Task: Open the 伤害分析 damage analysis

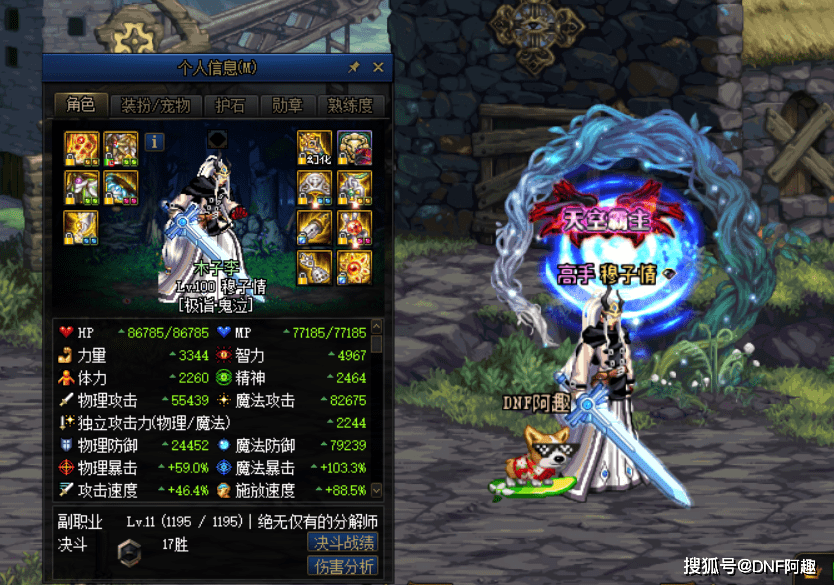Action: 343,567
